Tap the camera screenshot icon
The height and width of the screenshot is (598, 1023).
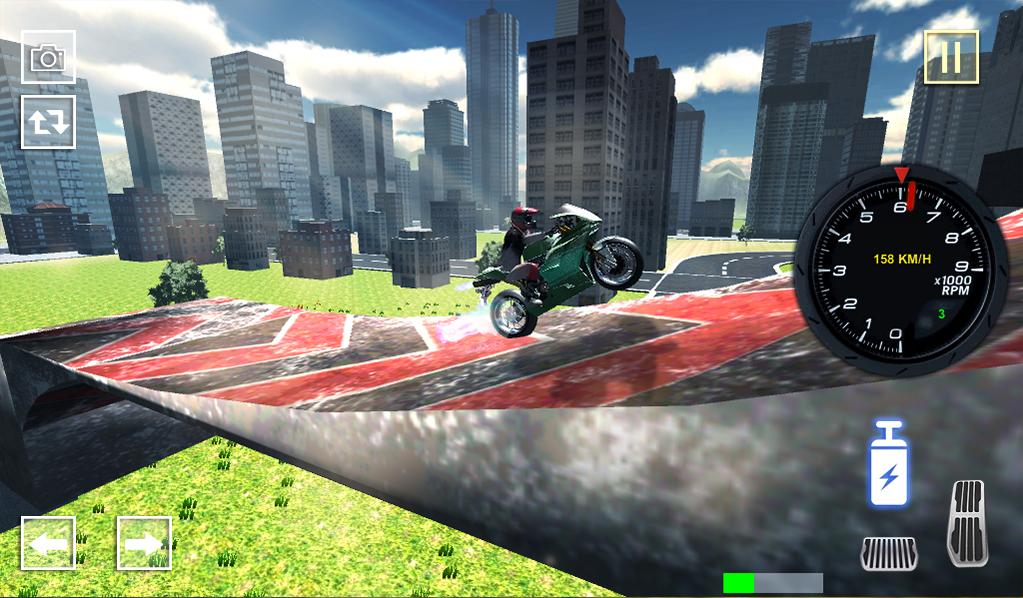pos(48,57)
